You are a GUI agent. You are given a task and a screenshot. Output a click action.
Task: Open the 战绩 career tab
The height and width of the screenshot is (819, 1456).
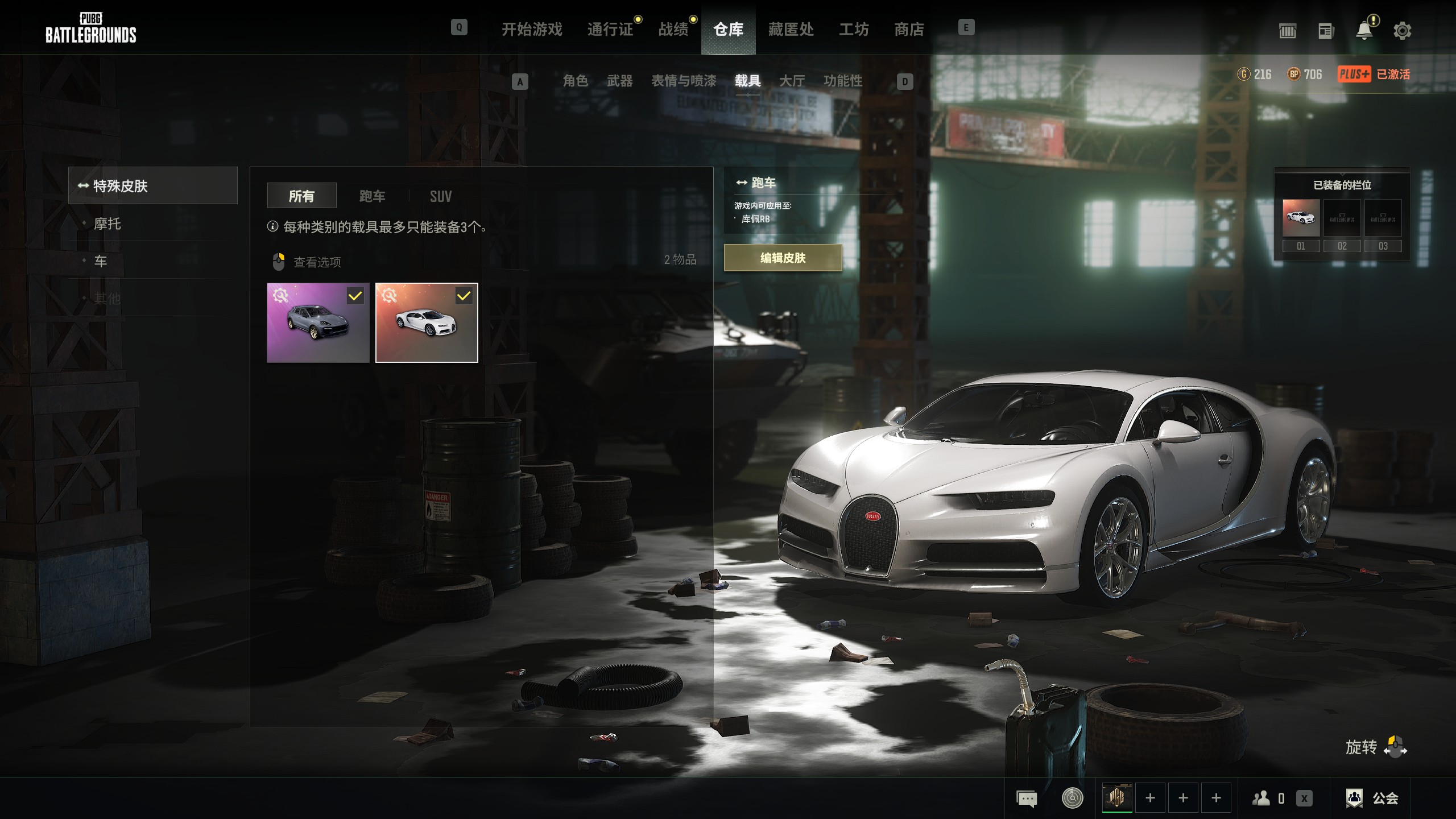[x=673, y=29]
